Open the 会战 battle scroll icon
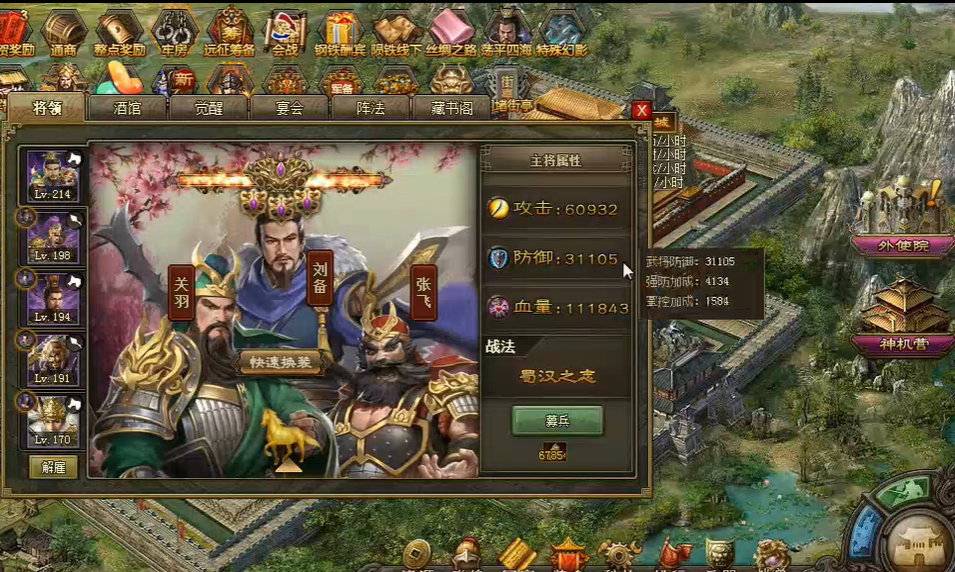The height and width of the screenshot is (572, 955). (x=285, y=32)
